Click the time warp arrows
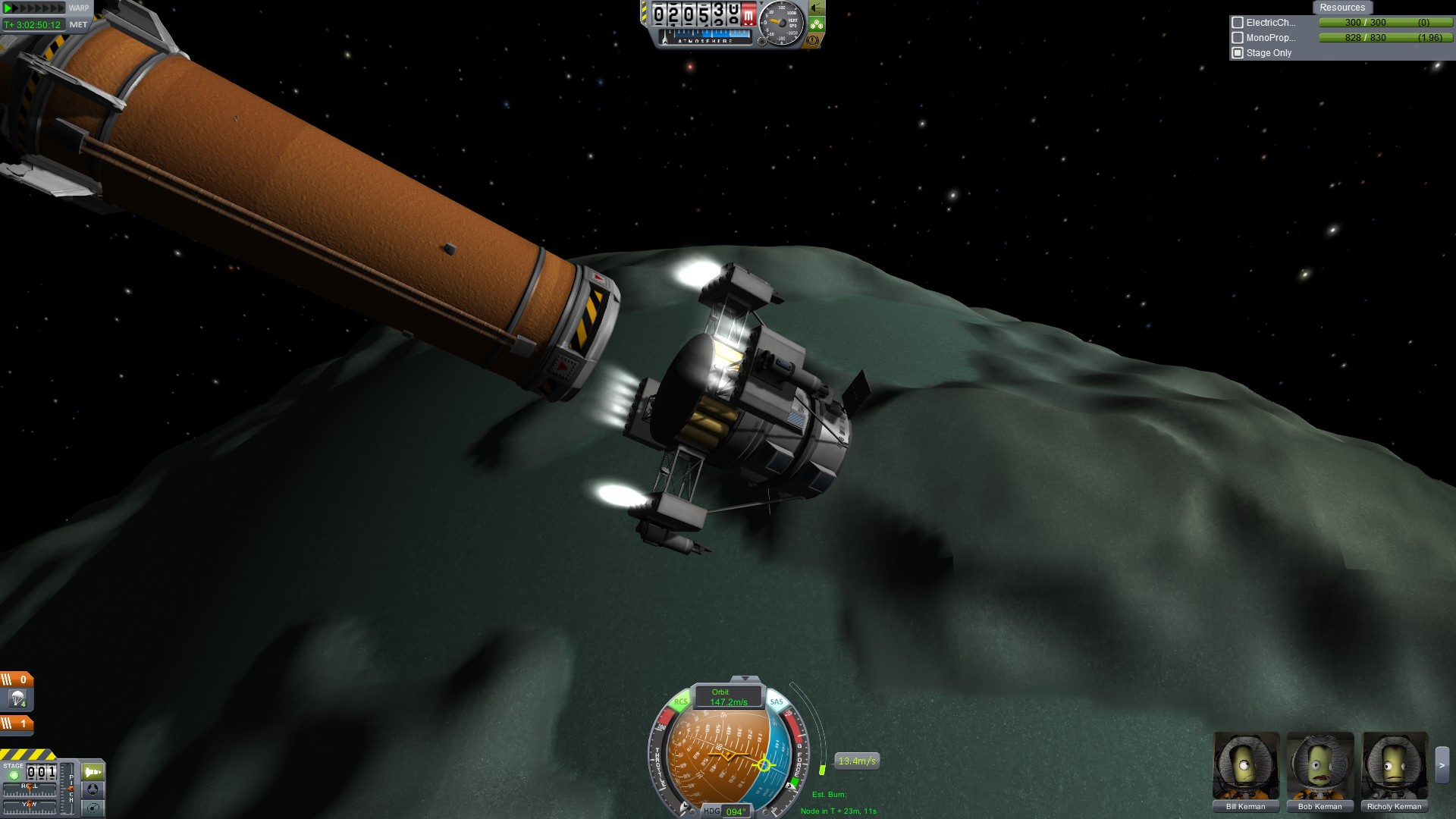 pyautogui.click(x=34, y=8)
